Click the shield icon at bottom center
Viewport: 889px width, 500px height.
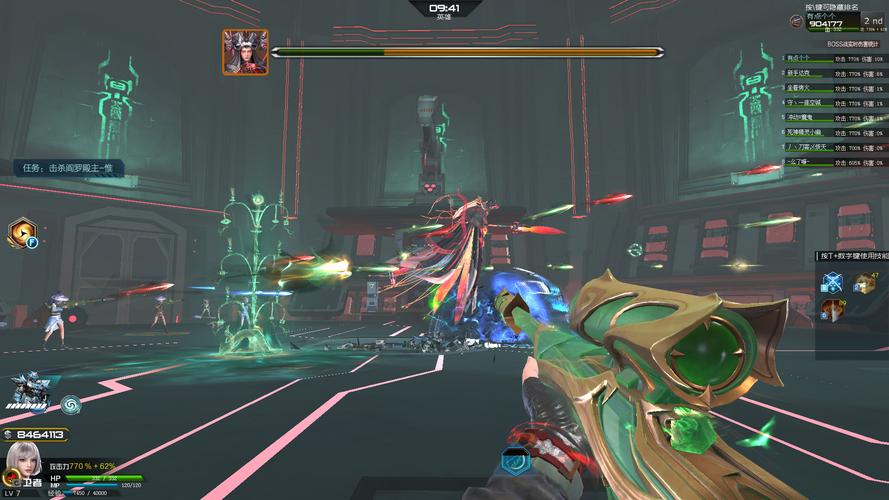pyautogui.click(x=516, y=461)
